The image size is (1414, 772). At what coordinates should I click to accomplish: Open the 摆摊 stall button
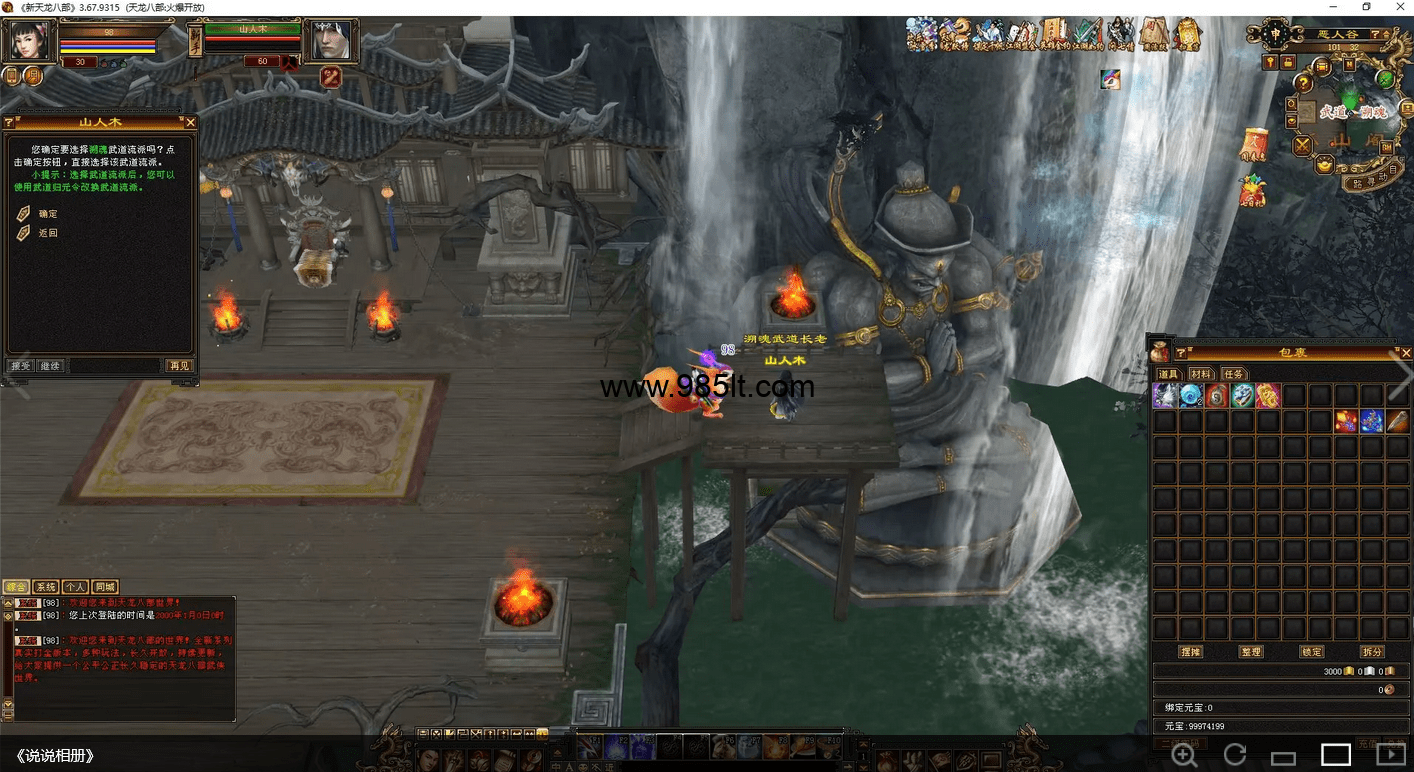coord(1190,652)
